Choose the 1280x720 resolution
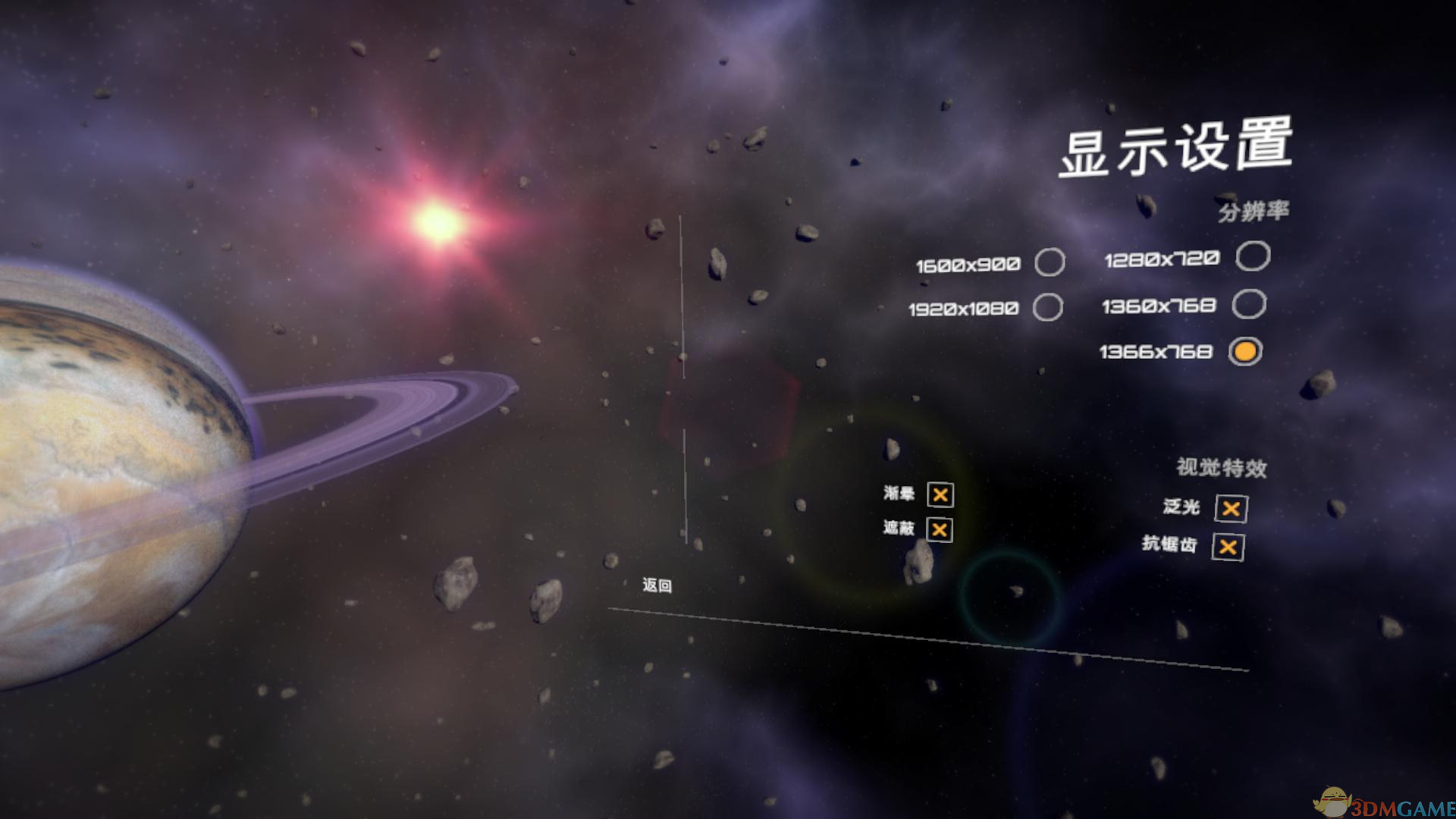 pos(1253,256)
